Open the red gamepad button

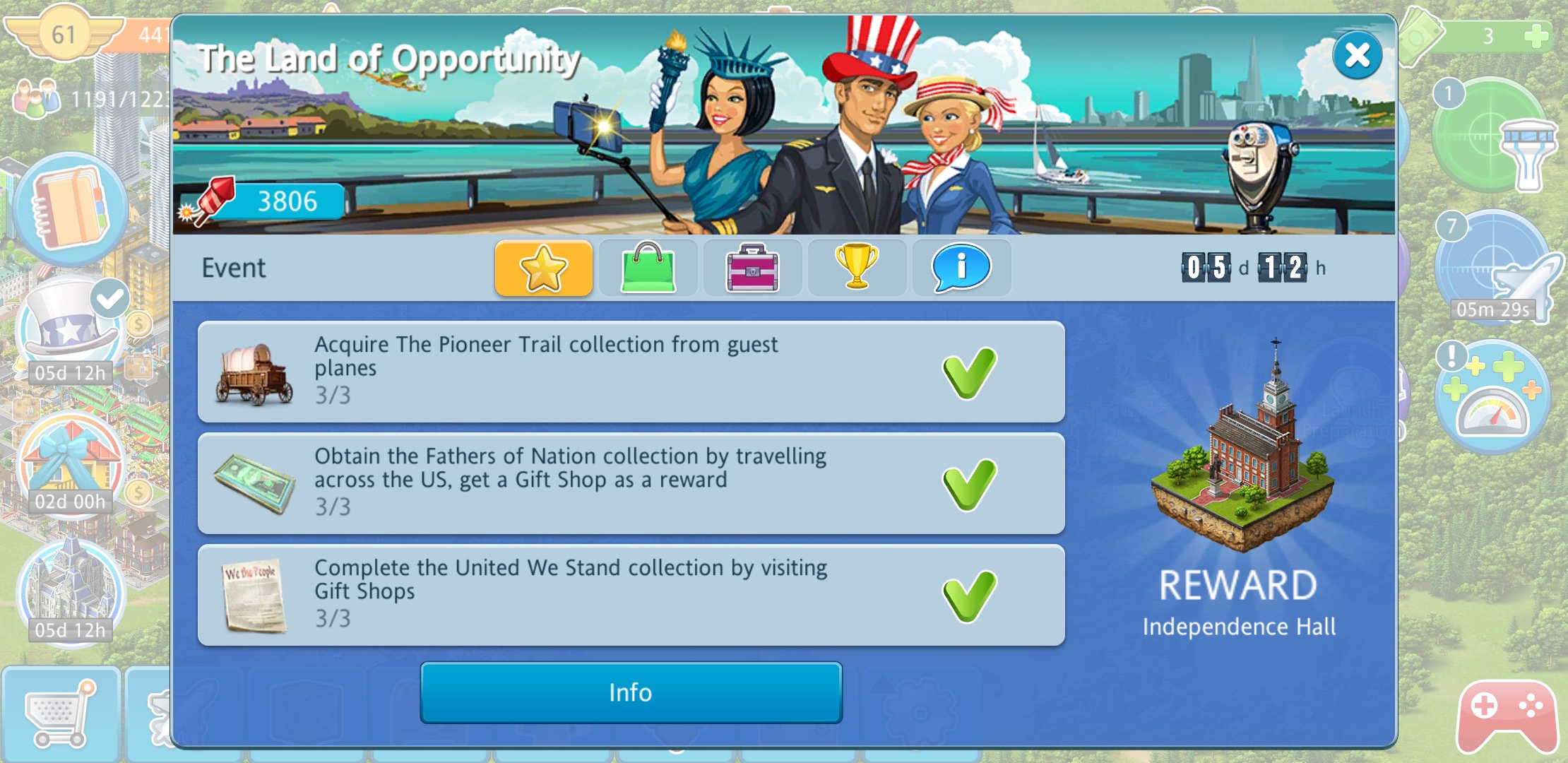click(1507, 715)
